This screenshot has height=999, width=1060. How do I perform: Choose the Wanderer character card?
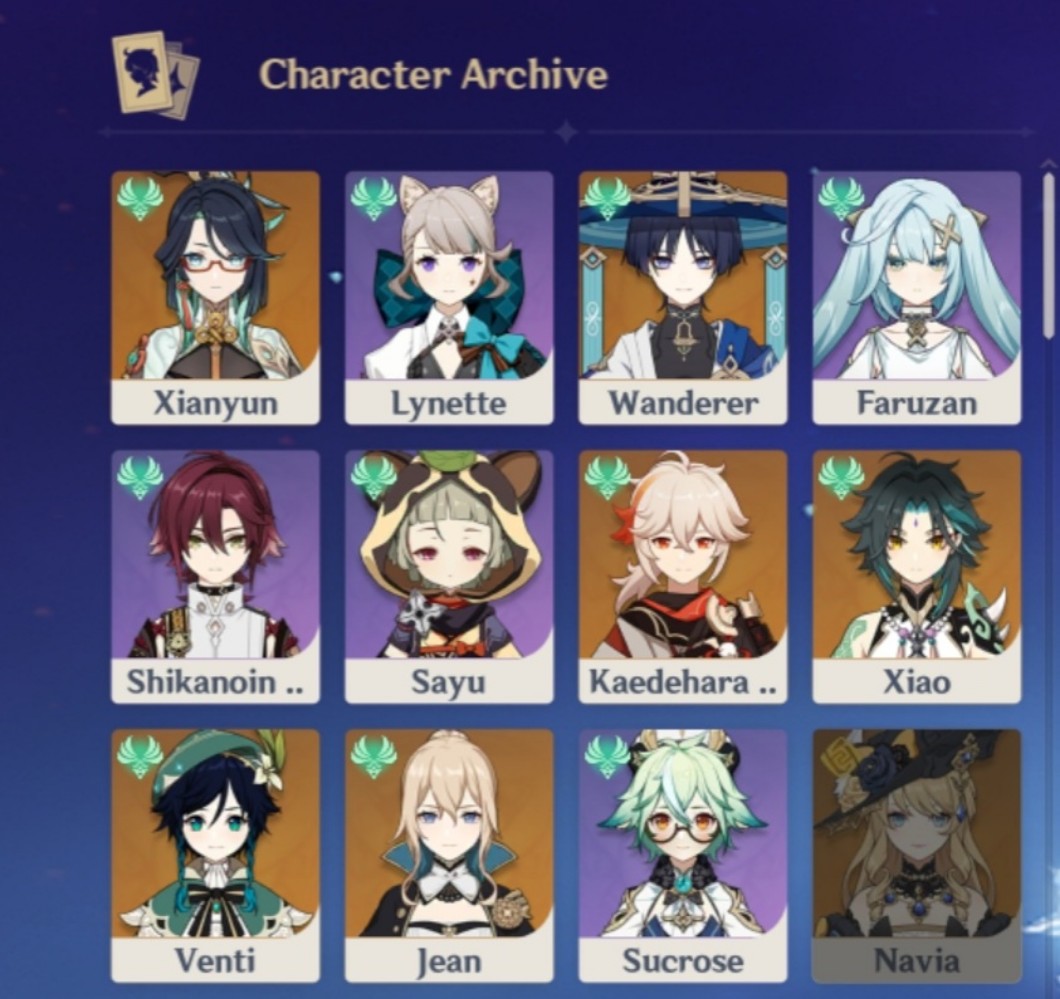tap(683, 296)
